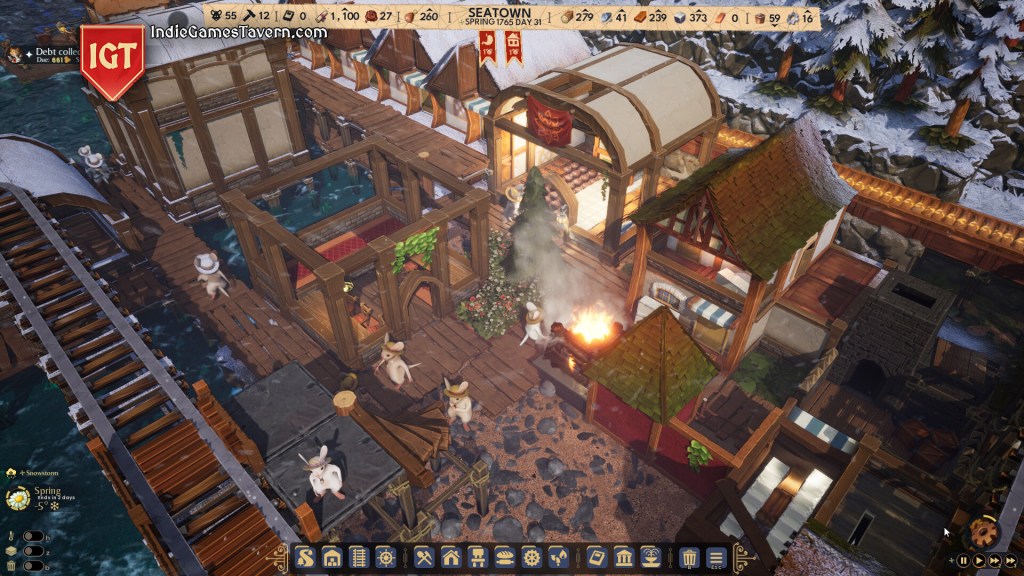The image size is (1024, 576).
Task: Open the three-line main menu
Action: point(716,557)
